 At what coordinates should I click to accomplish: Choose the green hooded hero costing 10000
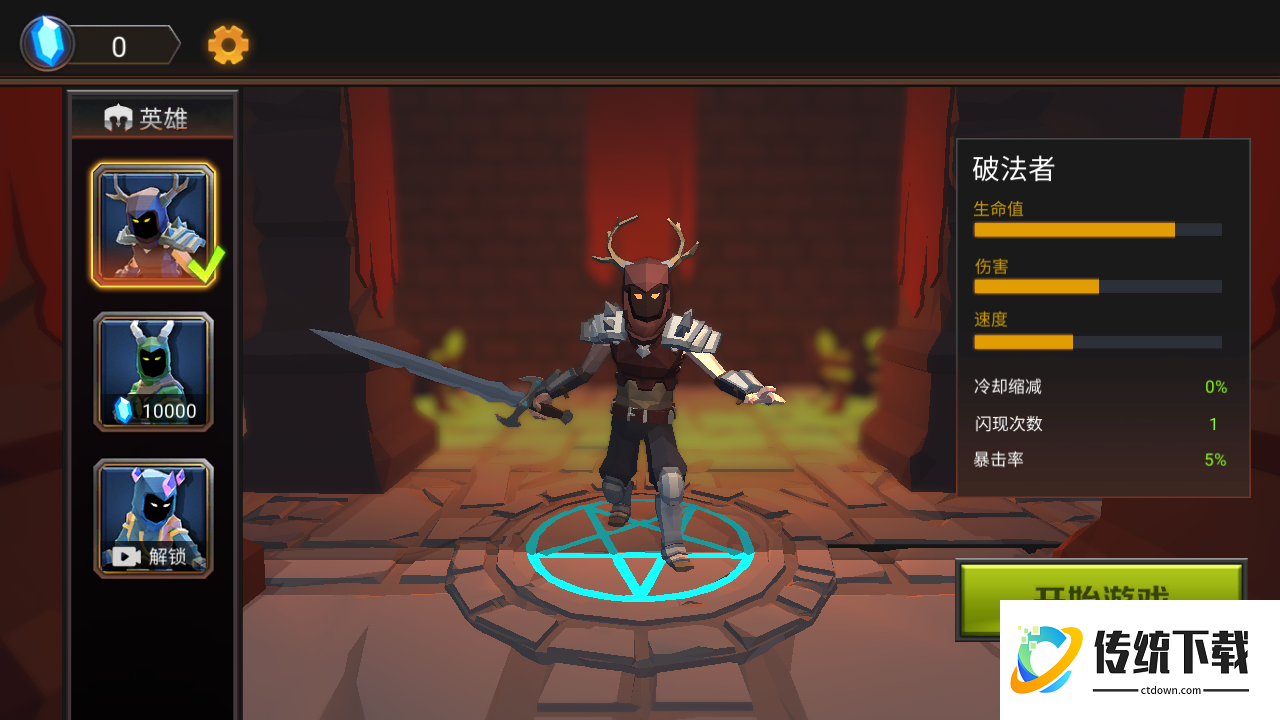pyautogui.click(x=153, y=372)
